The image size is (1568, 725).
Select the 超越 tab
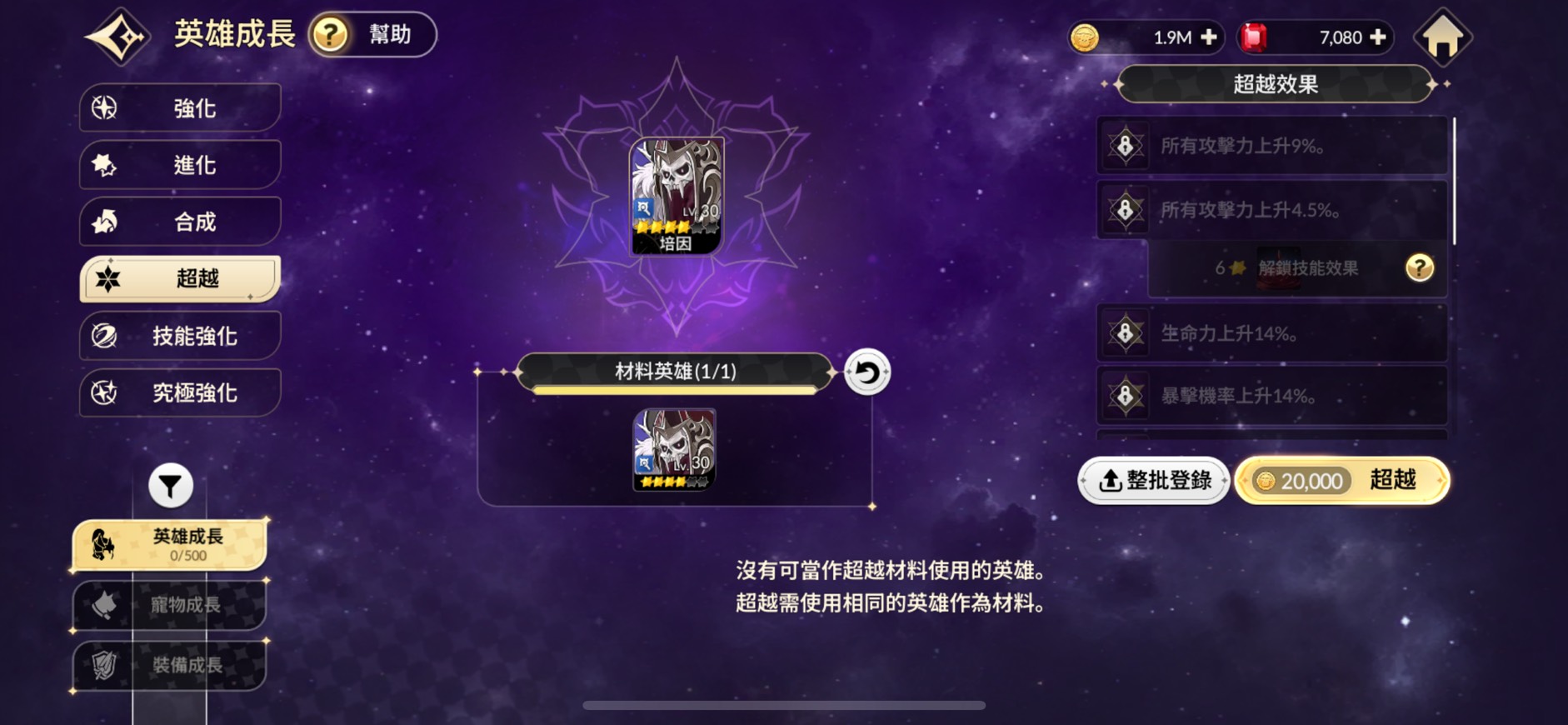tap(180, 278)
